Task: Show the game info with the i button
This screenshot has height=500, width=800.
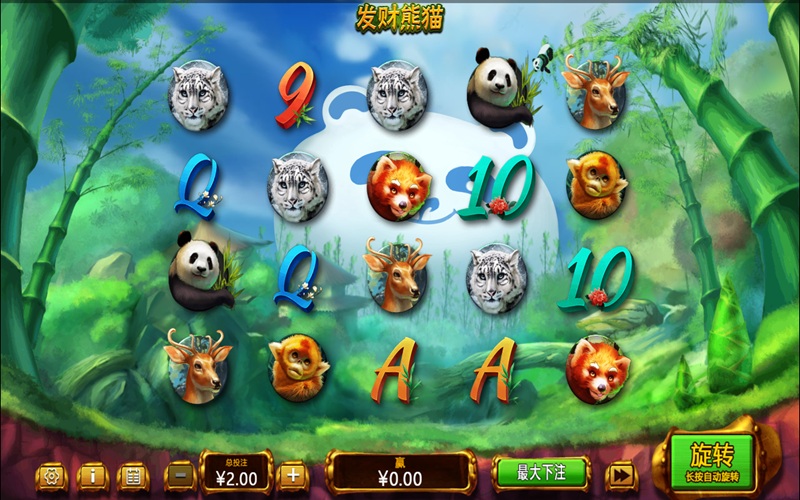Action: pyautogui.click(x=92, y=475)
